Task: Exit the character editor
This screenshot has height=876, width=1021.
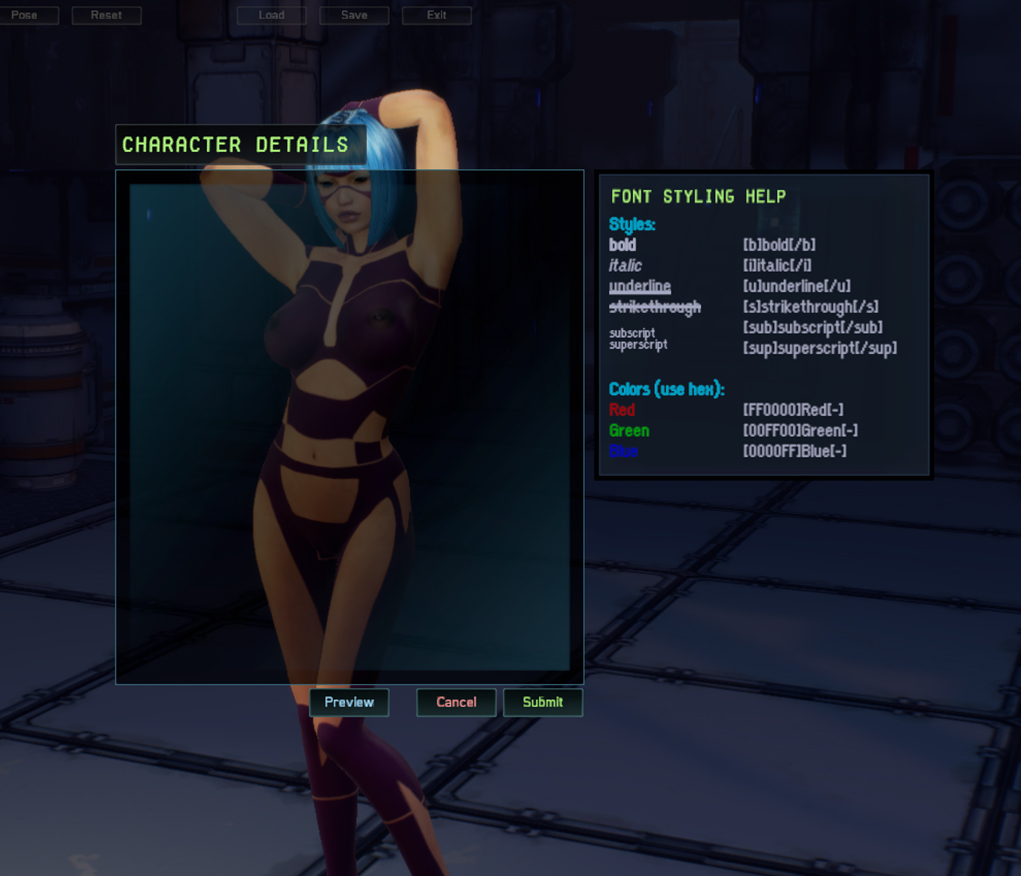Action: [437, 15]
